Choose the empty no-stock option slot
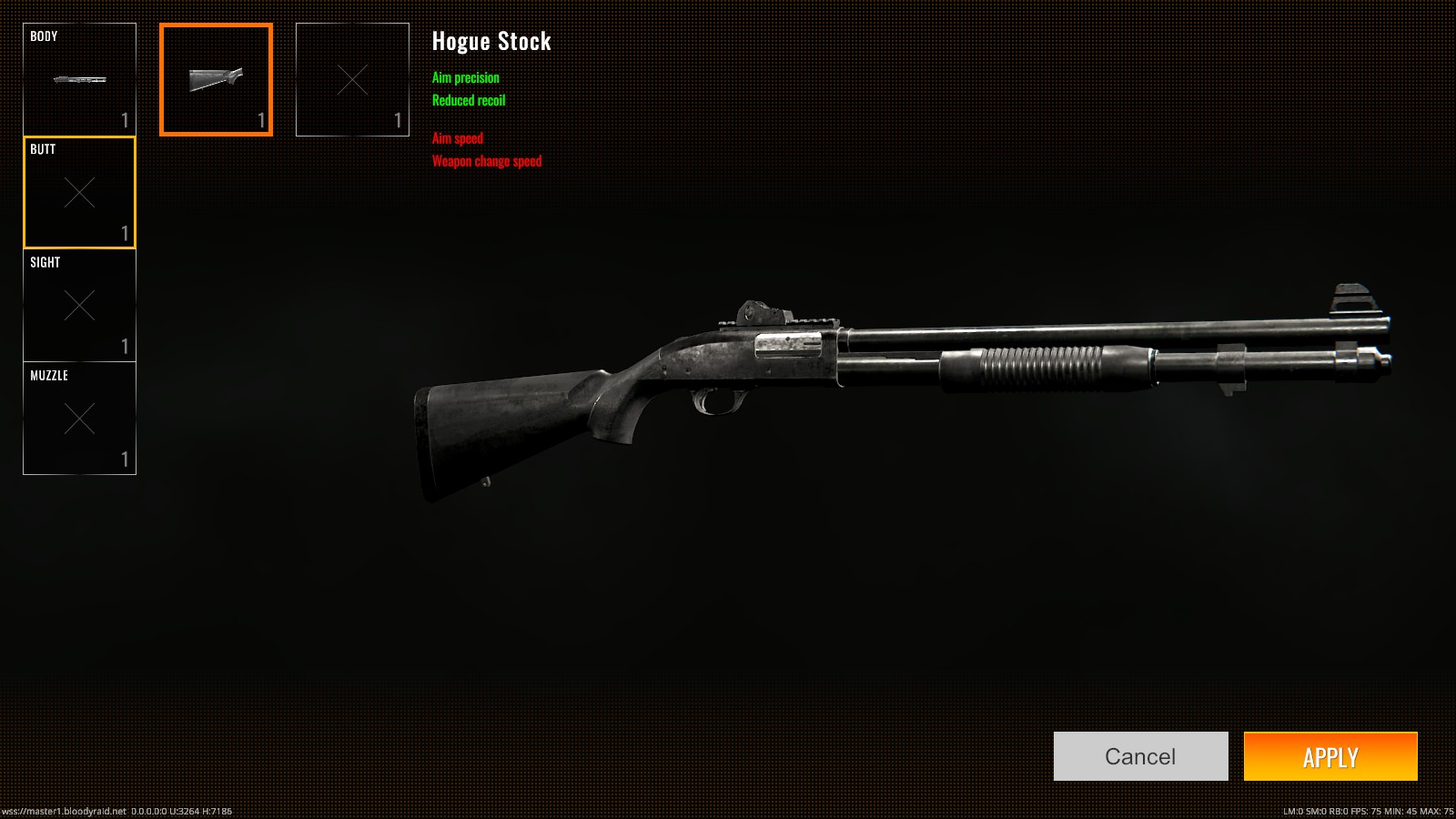 (352, 79)
